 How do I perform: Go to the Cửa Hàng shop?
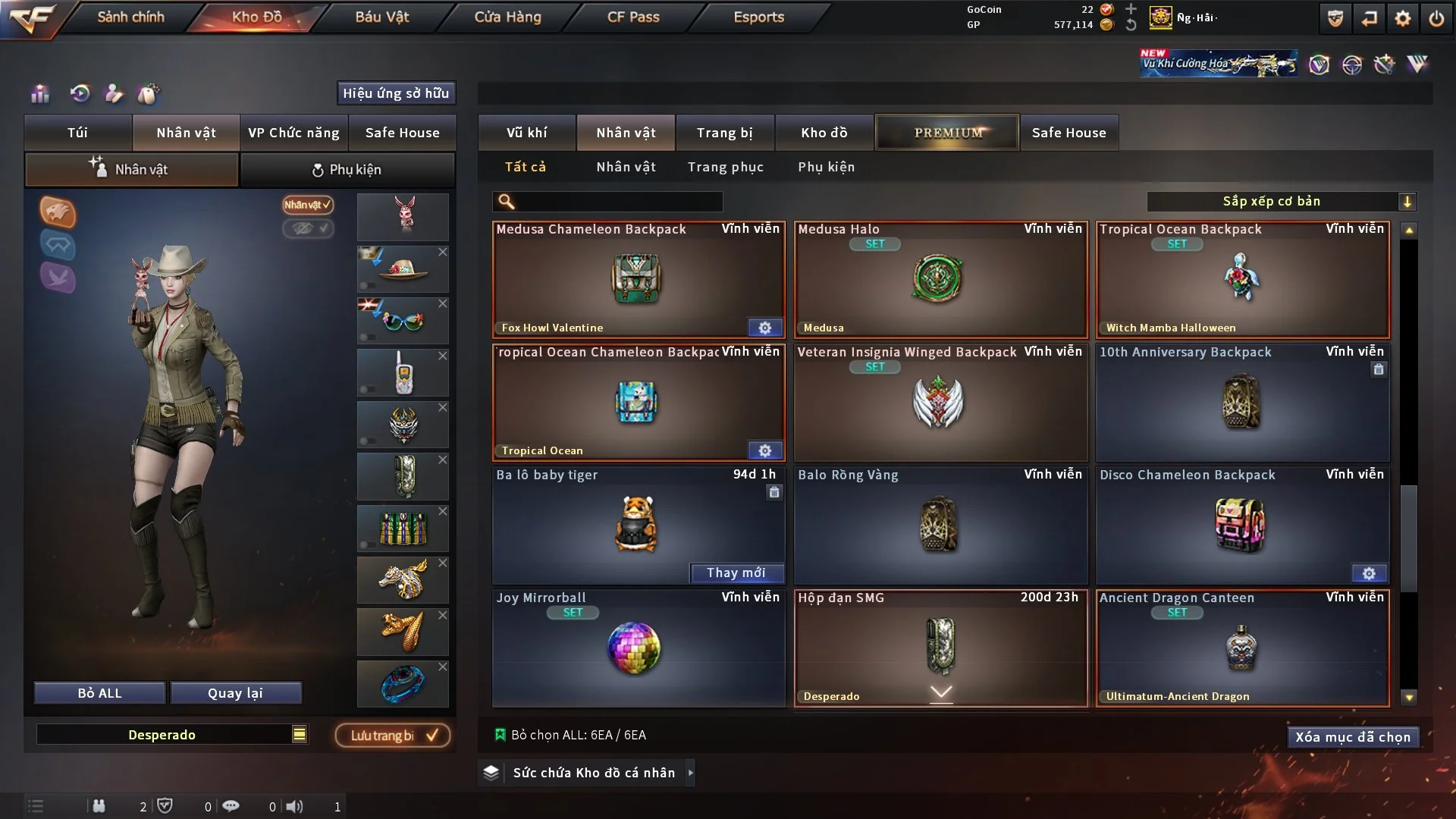[x=507, y=17]
